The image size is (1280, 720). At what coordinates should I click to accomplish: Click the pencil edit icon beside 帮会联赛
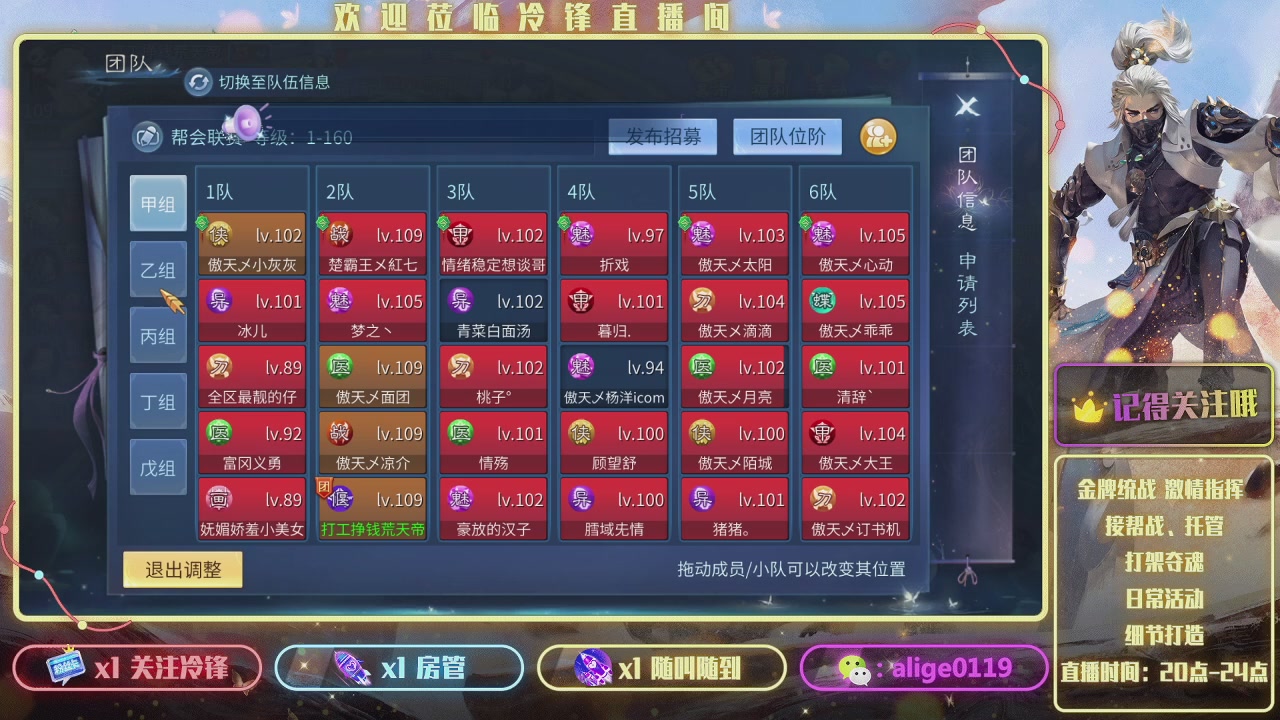tap(148, 135)
